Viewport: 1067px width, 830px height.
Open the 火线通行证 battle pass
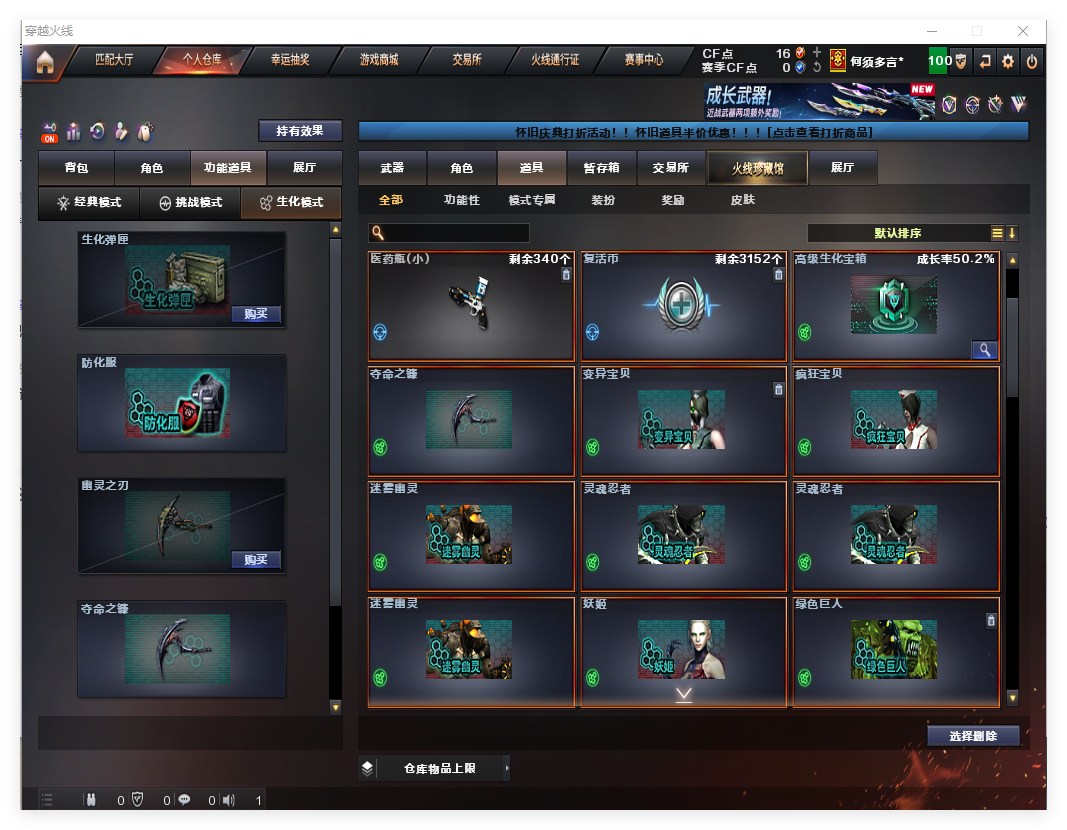point(555,60)
